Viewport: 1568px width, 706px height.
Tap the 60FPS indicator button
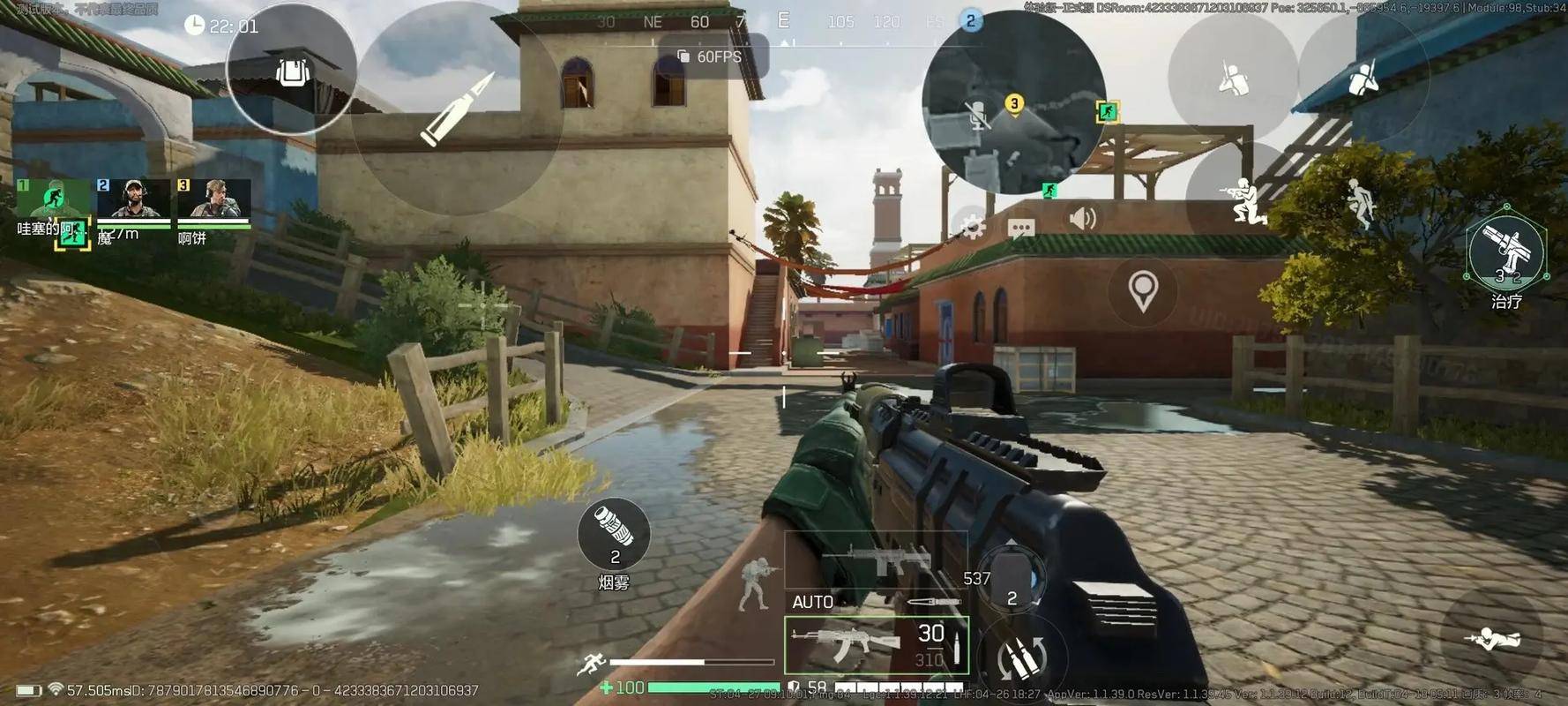coord(711,56)
